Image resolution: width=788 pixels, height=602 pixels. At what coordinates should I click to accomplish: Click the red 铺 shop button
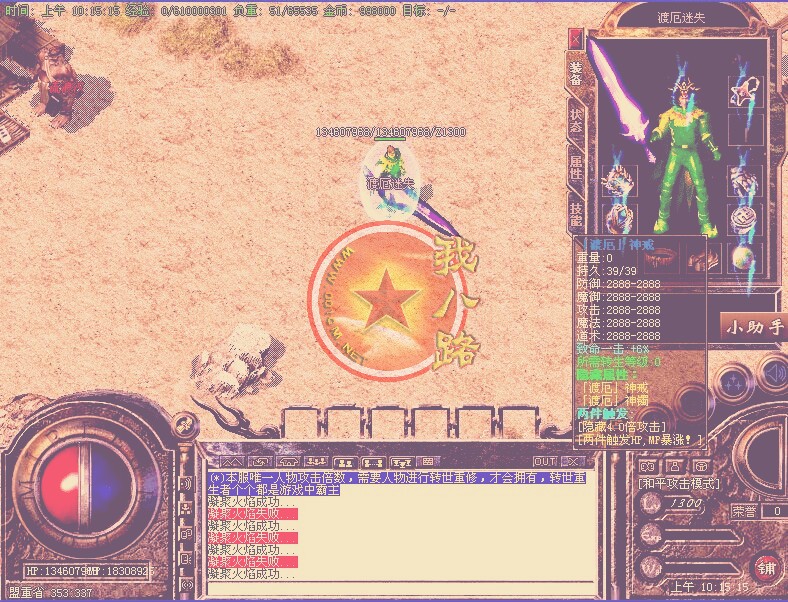pyautogui.click(x=767, y=568)
